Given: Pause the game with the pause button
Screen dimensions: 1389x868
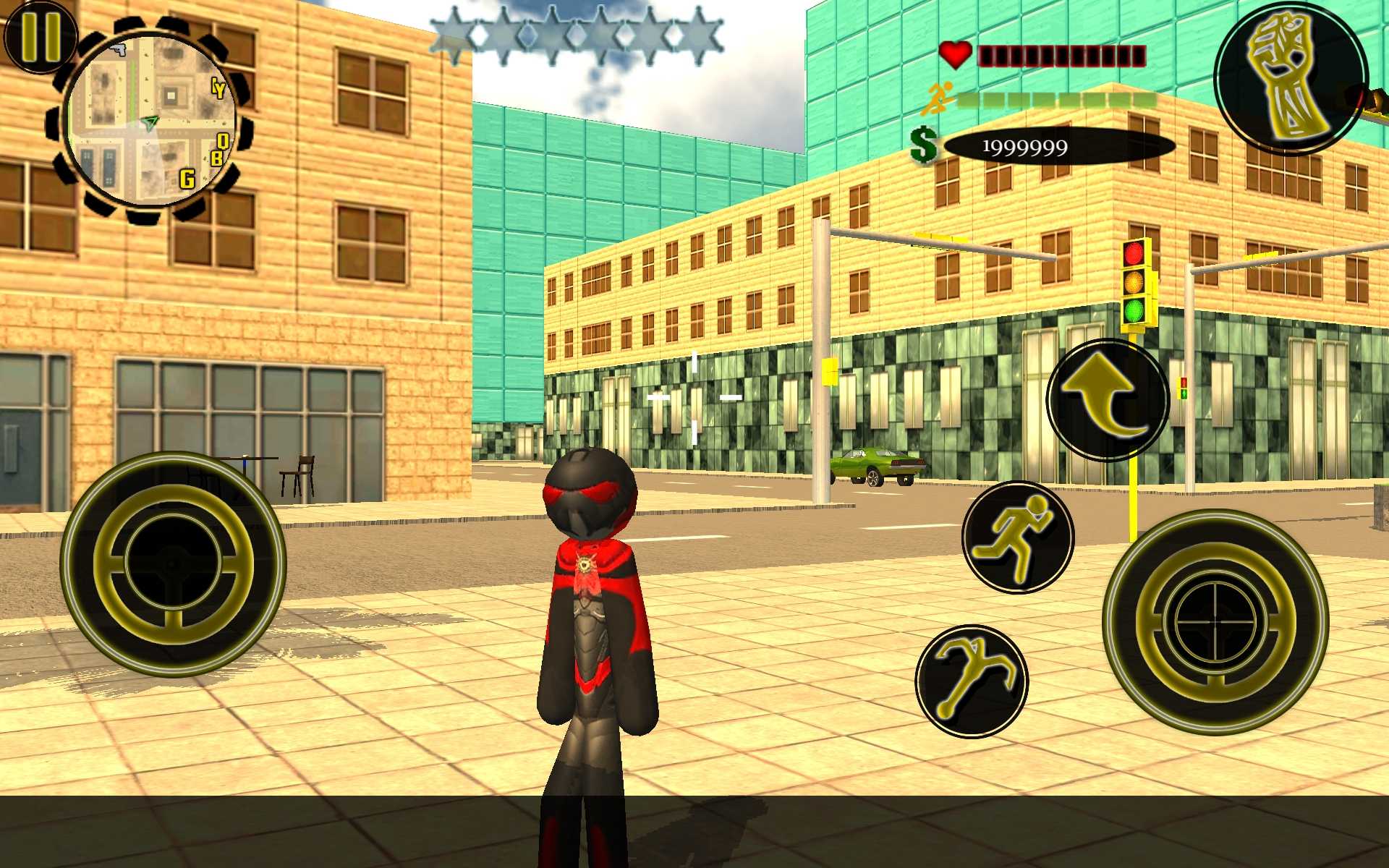Looking at the screenshot, I should click(40, 36).
